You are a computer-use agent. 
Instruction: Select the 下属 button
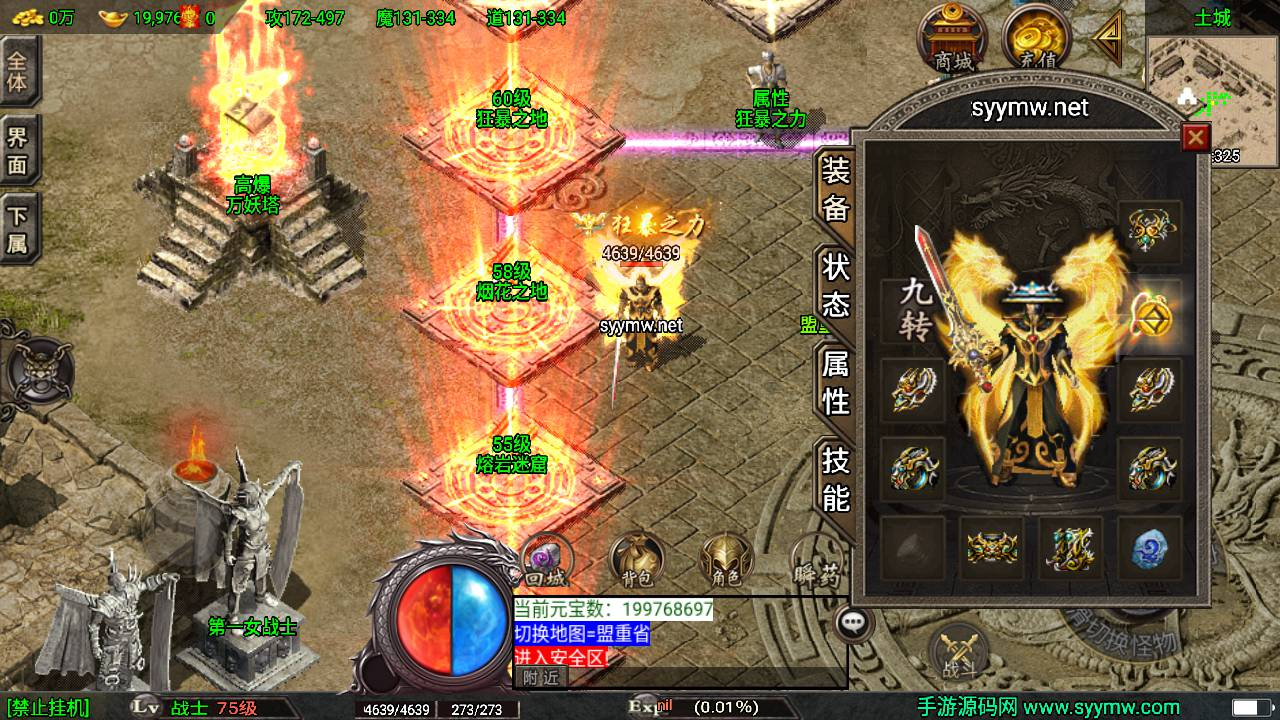tap(18, 229)
